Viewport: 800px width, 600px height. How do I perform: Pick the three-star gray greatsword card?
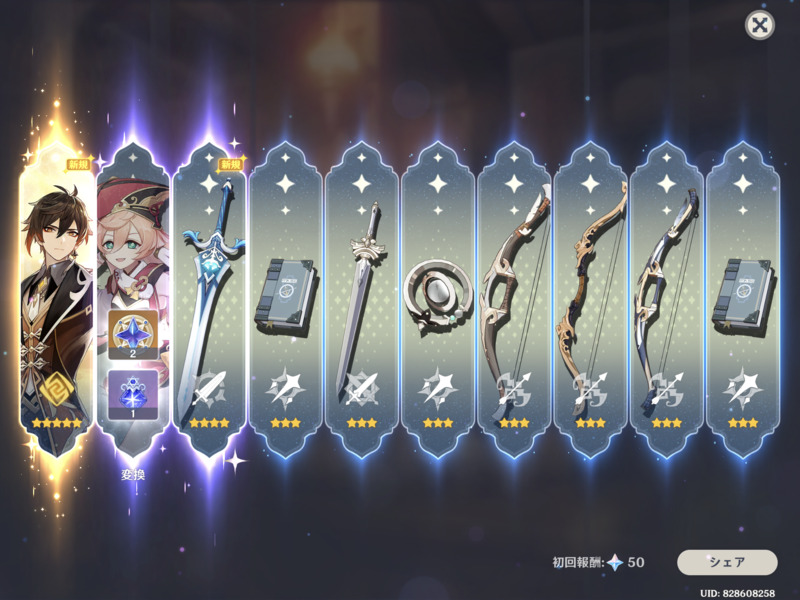(x=362, y=295)
